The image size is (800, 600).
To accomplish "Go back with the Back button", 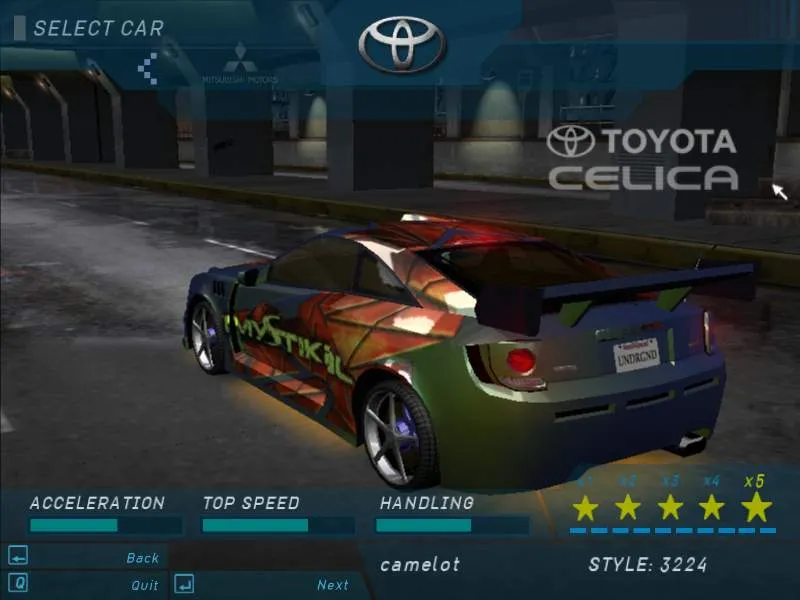I will point(142,558).
